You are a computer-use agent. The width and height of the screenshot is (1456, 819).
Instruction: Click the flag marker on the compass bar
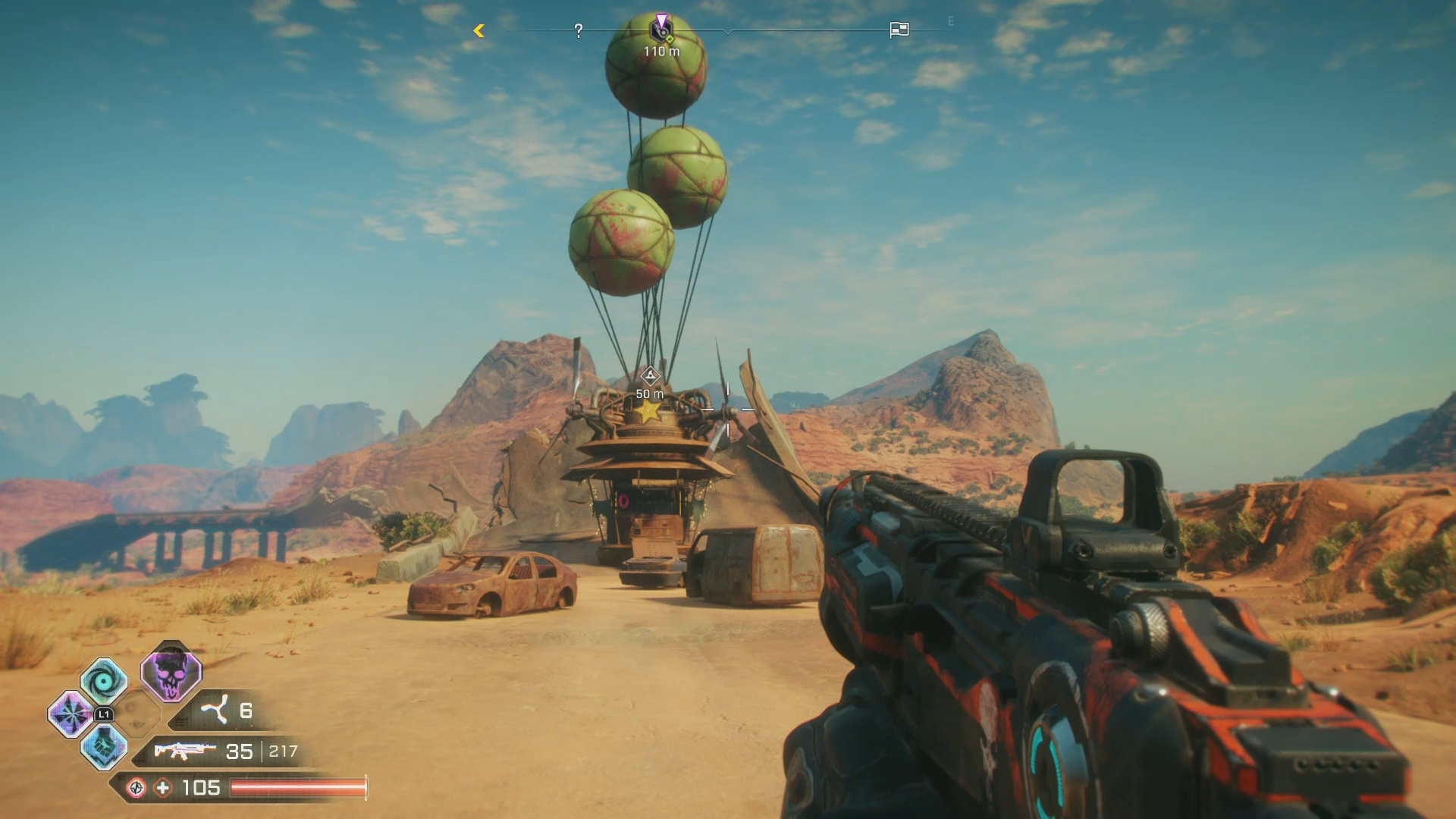(x=898, y=31)
